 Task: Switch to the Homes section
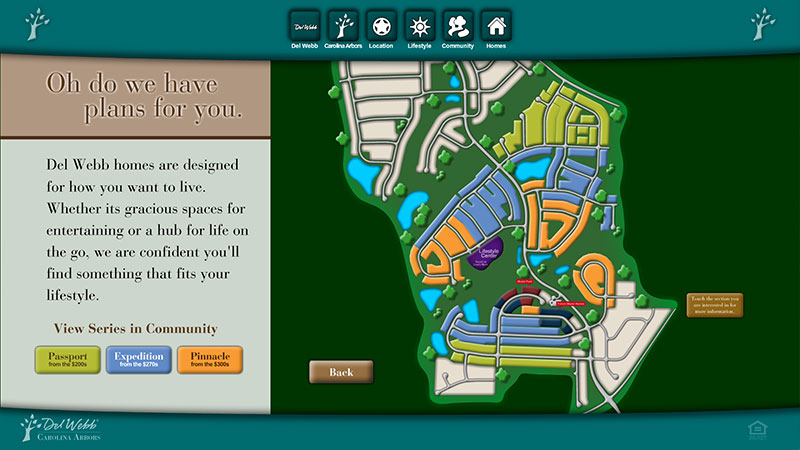496,25
